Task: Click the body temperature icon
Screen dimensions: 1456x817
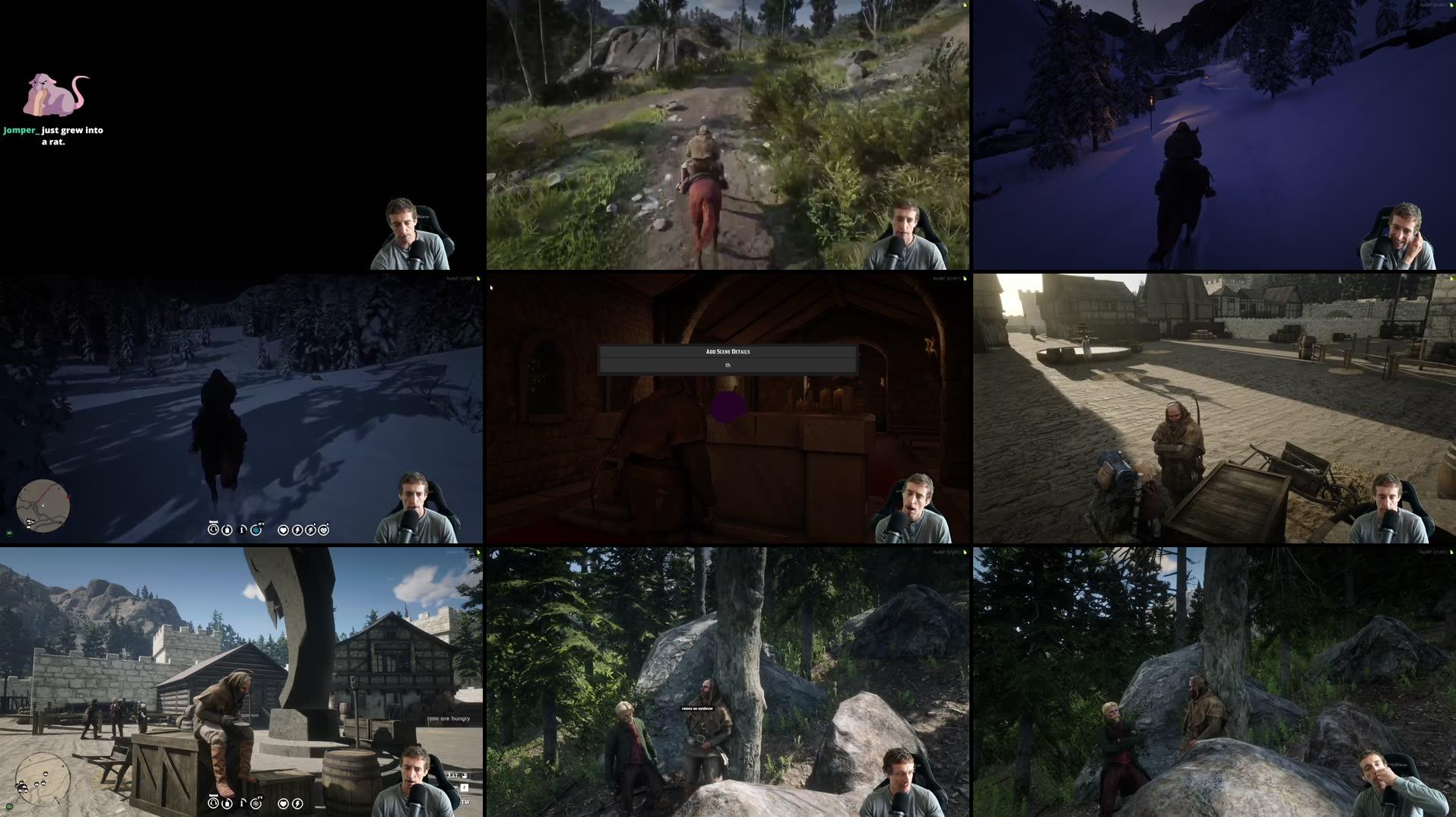Action: (x=243, y=529)
